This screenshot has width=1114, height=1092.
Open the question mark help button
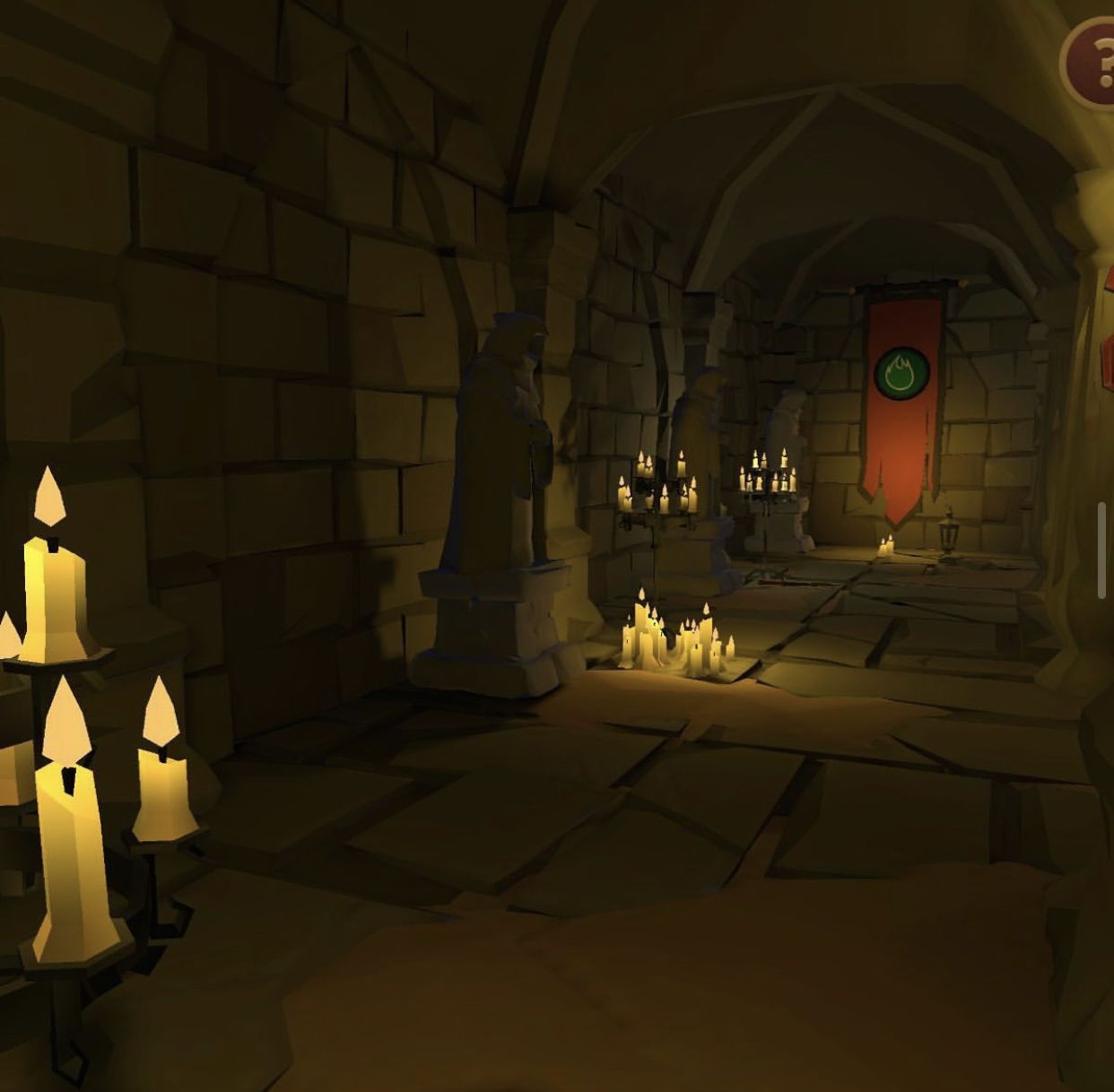click(x=1092, y=62)
